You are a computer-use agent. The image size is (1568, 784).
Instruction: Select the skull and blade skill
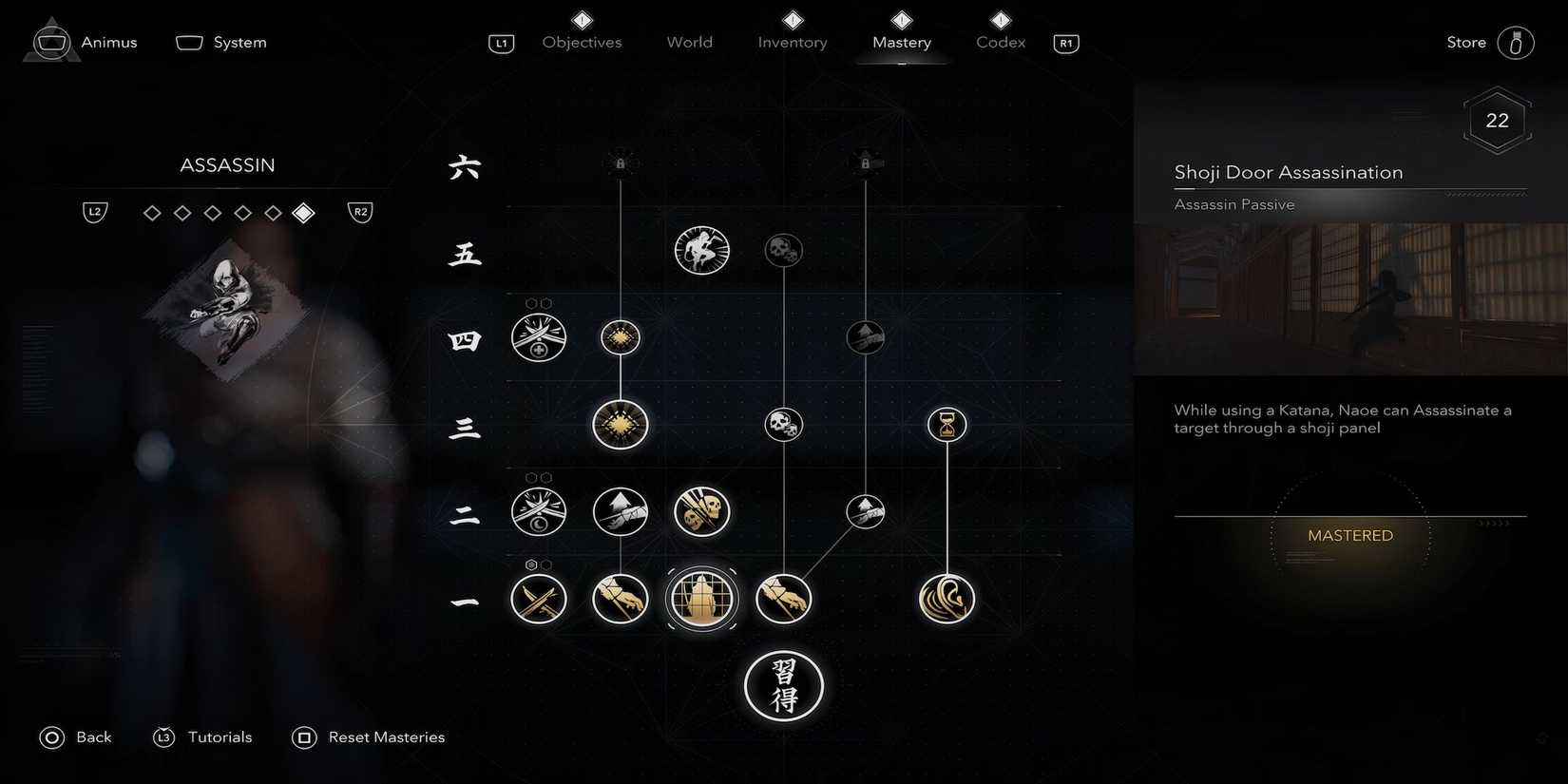(701, 511)
